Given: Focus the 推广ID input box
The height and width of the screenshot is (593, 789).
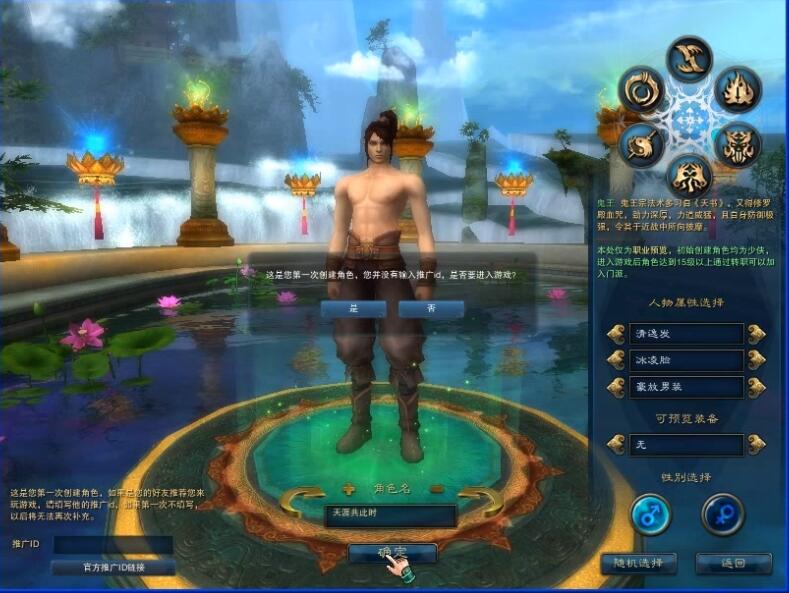Looking at the screenshot, I should click(113, 545).
